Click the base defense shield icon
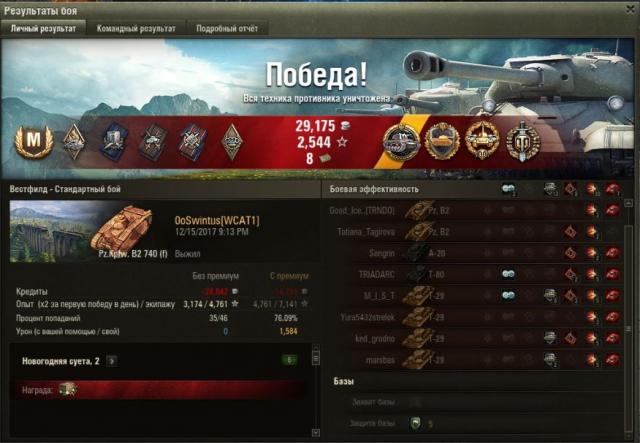Image resolution: width=640 pixels, height=443 pixels. 416,423
